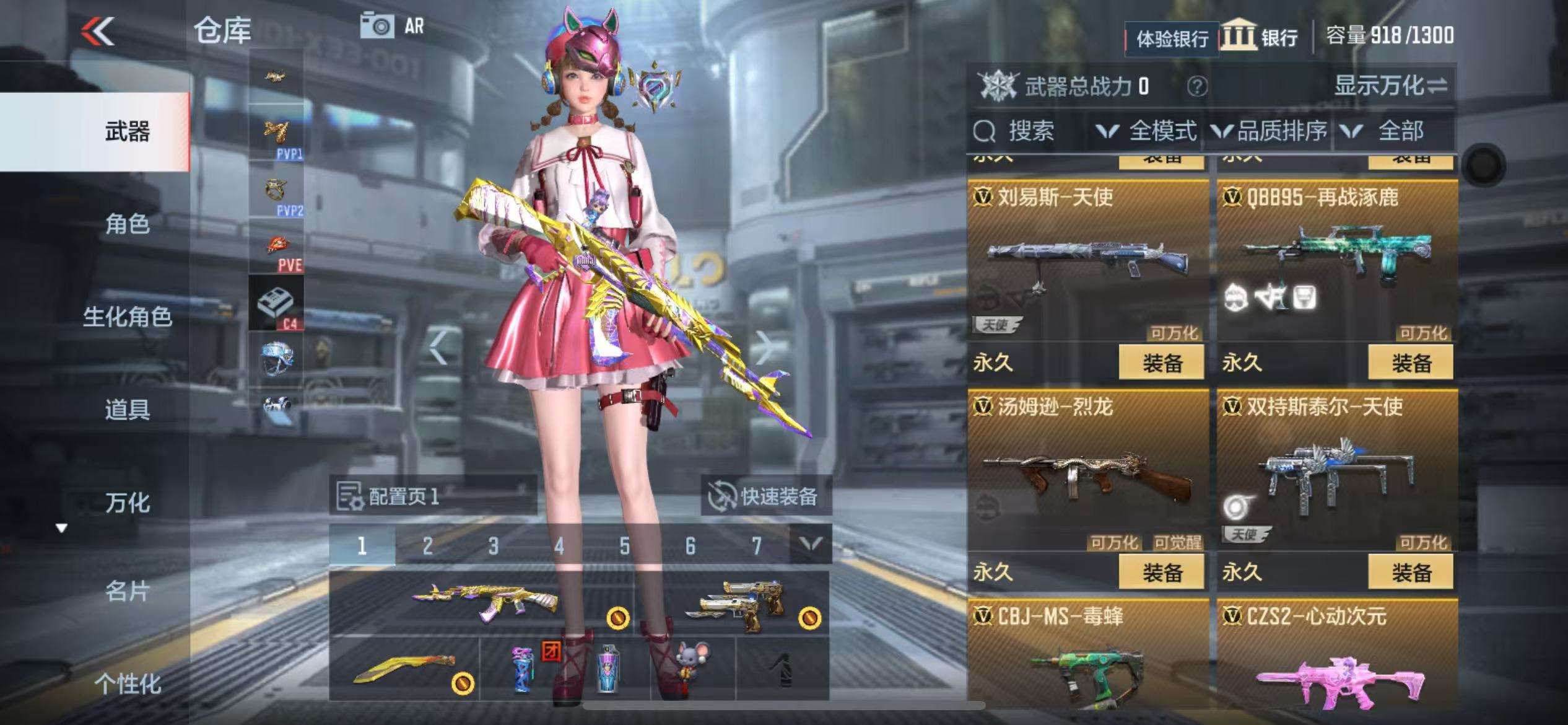Toggle the 显示万化 display switch
This screenshot has height=725, width=1568.
click(1391, 86)
